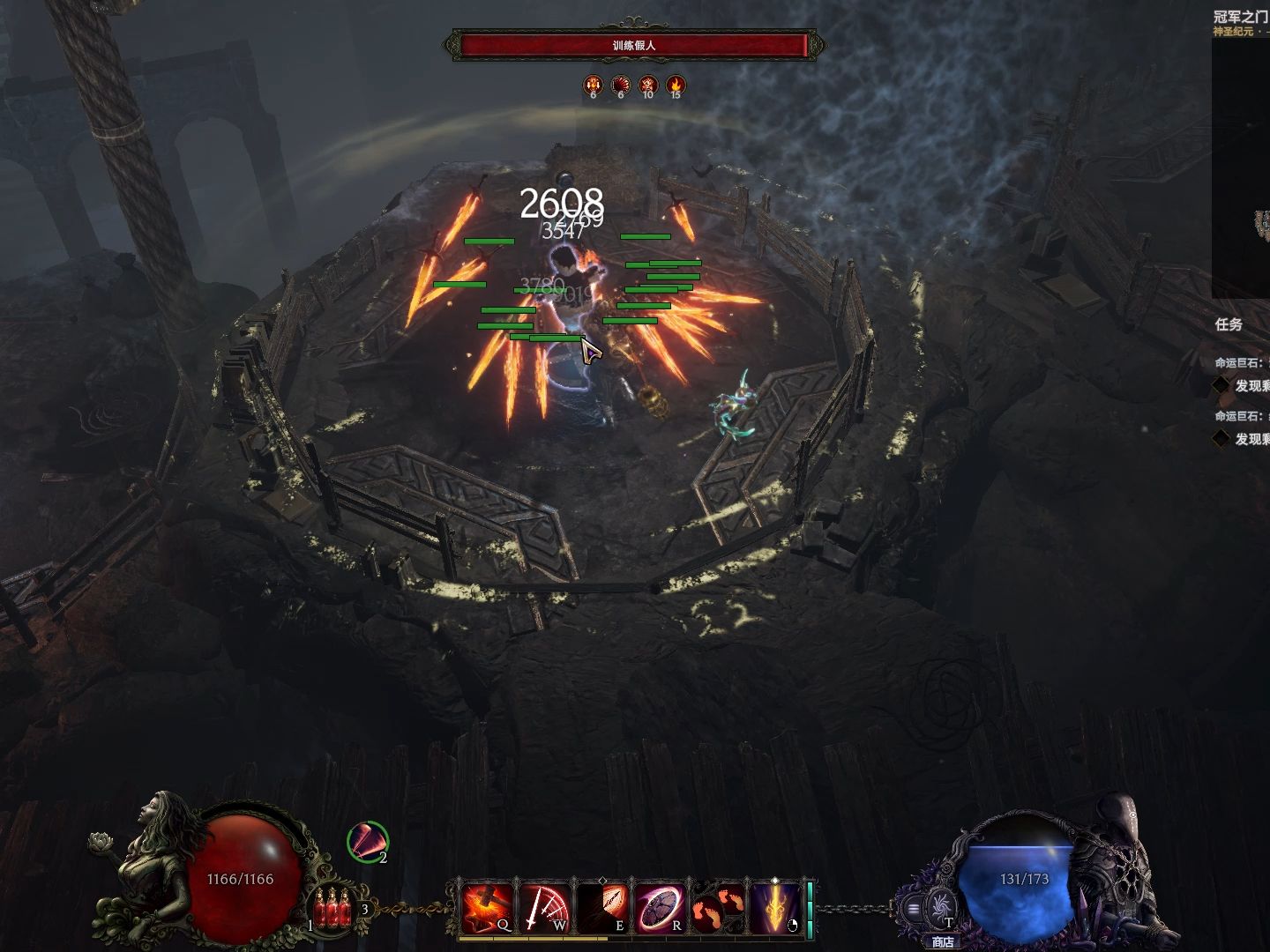
Task: Click the red blades buff icon
Action: coord(367,841)
